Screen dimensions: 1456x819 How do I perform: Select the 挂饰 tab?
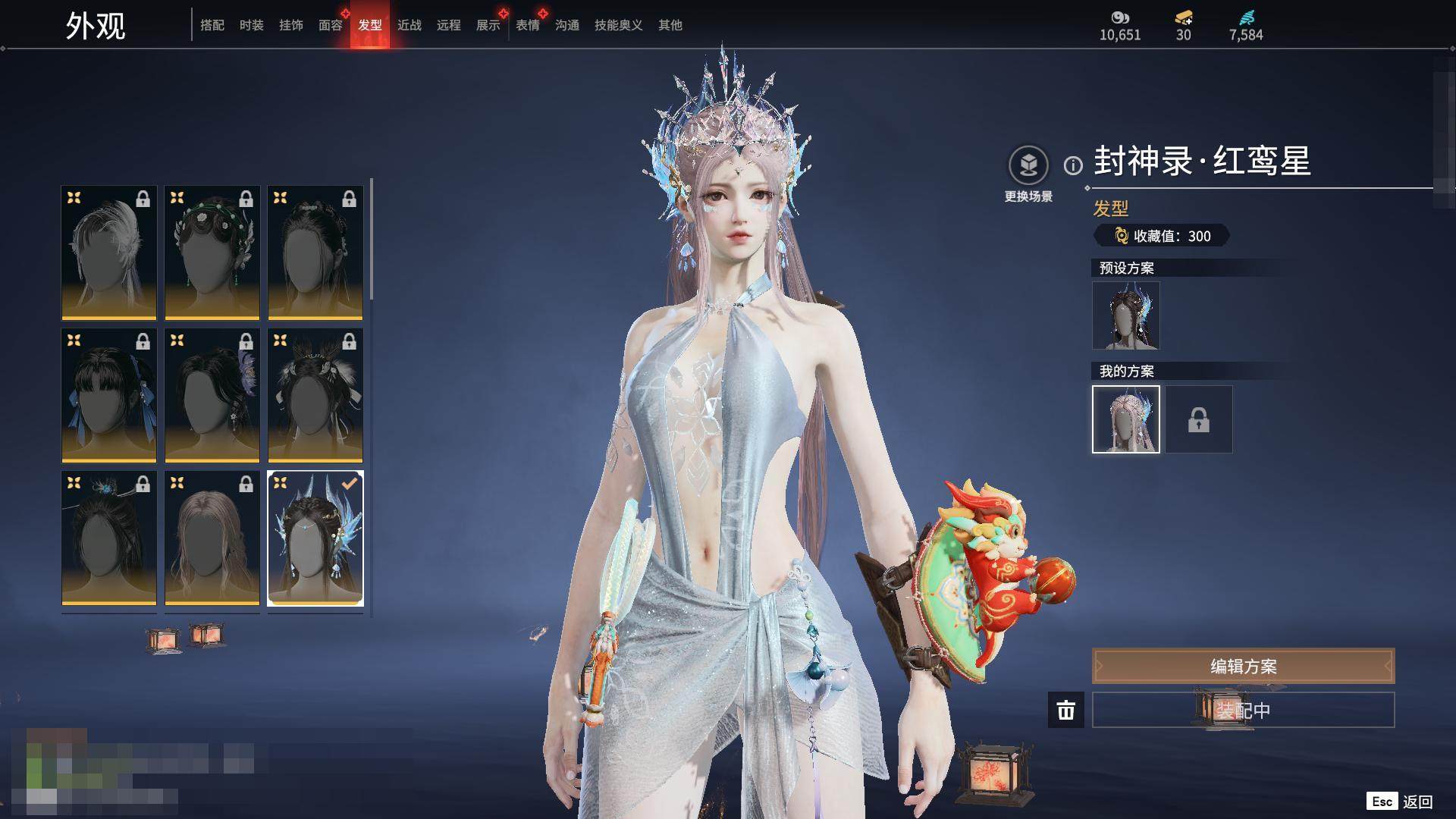(x=291, y=25)
